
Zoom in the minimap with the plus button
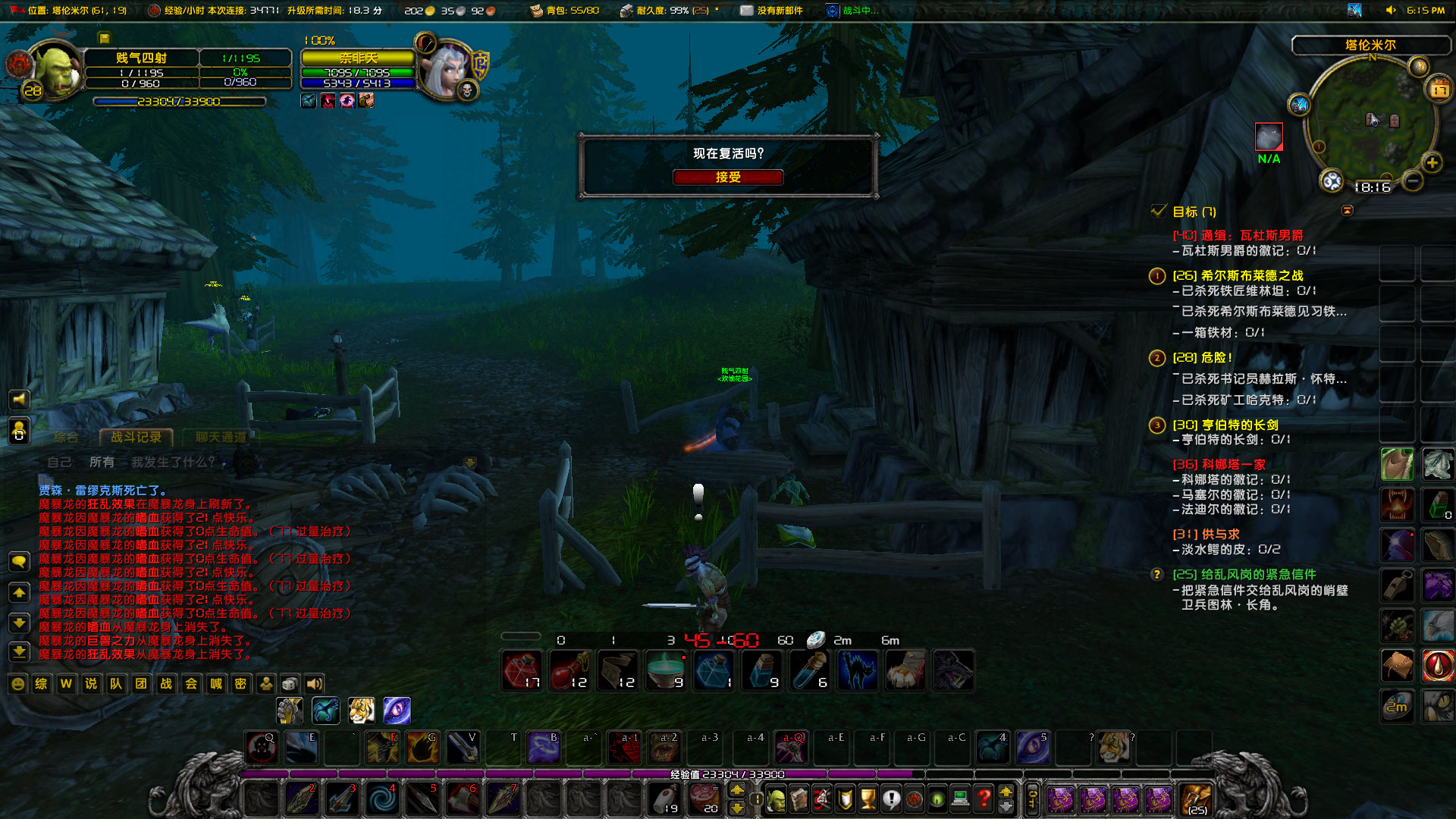click(1432, 162)
